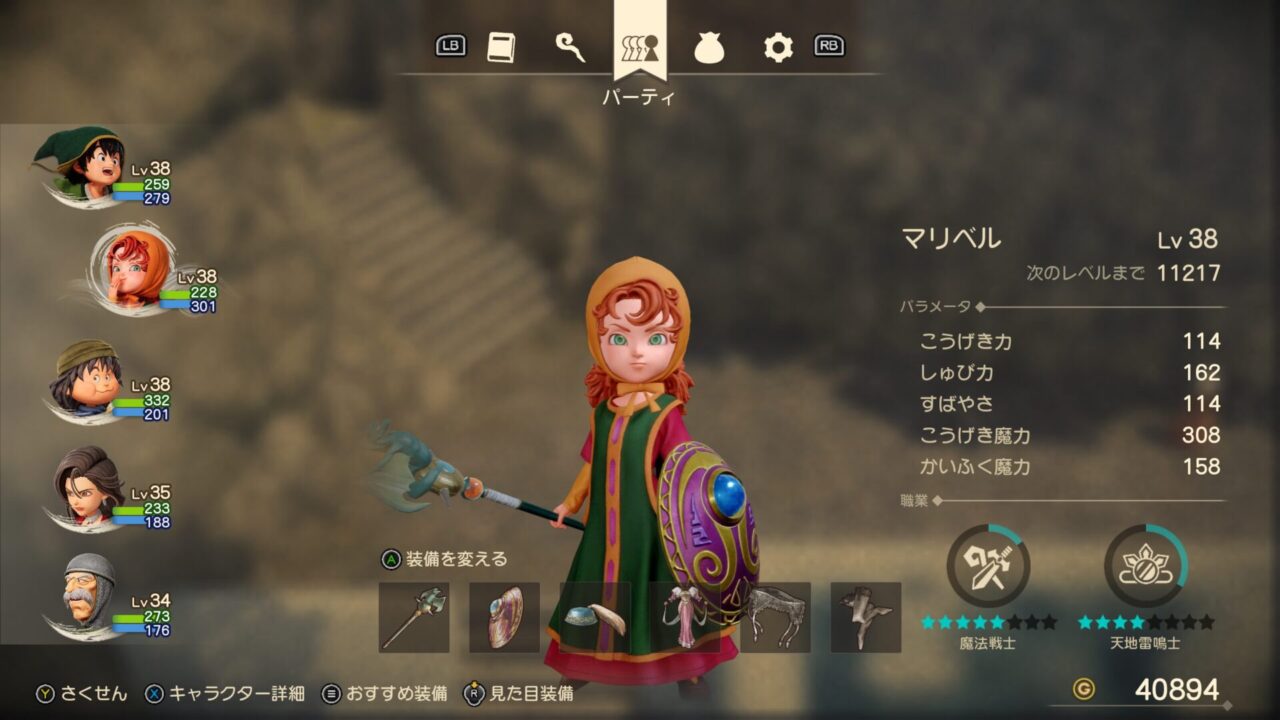Switch to the magic staff tab
Viewport: 1280px width, 720px height.
[570, 47]
